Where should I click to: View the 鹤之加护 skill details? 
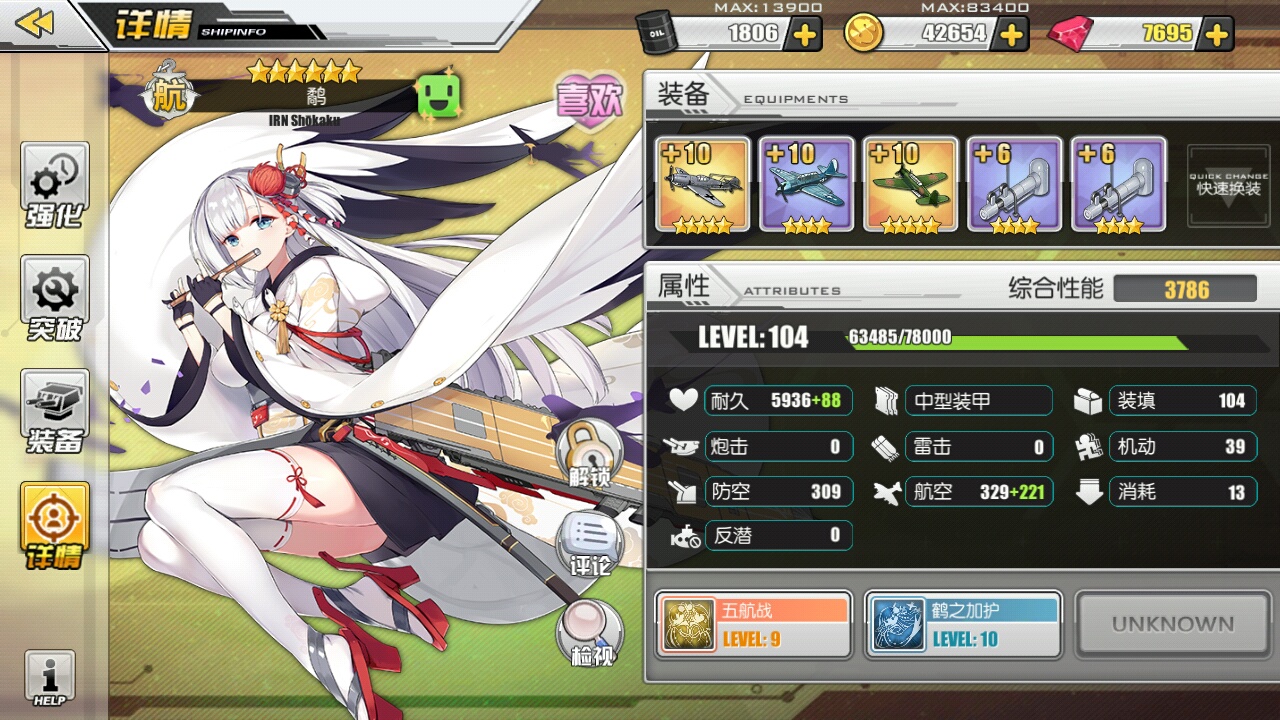[963, 625]
